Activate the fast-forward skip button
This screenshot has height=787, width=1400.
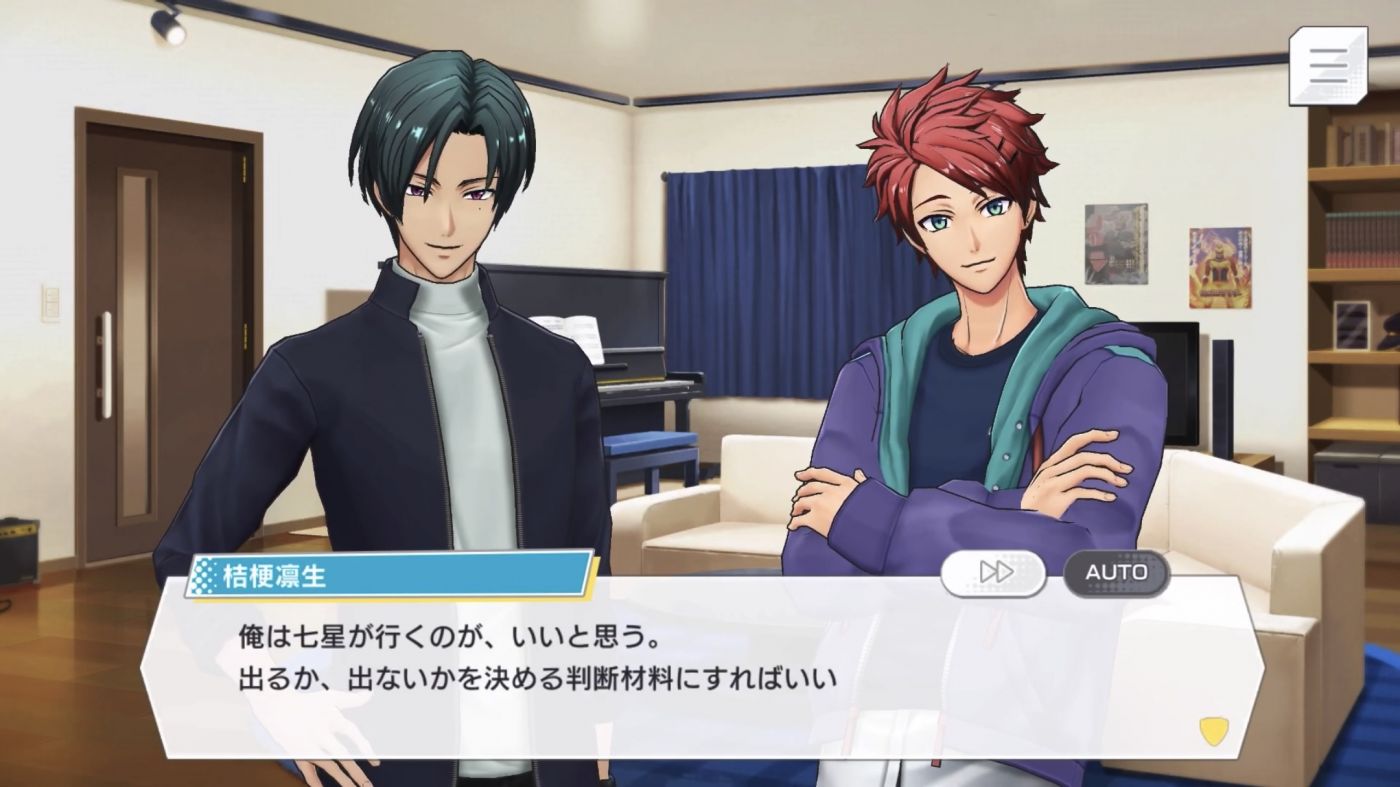coord(993,572)
